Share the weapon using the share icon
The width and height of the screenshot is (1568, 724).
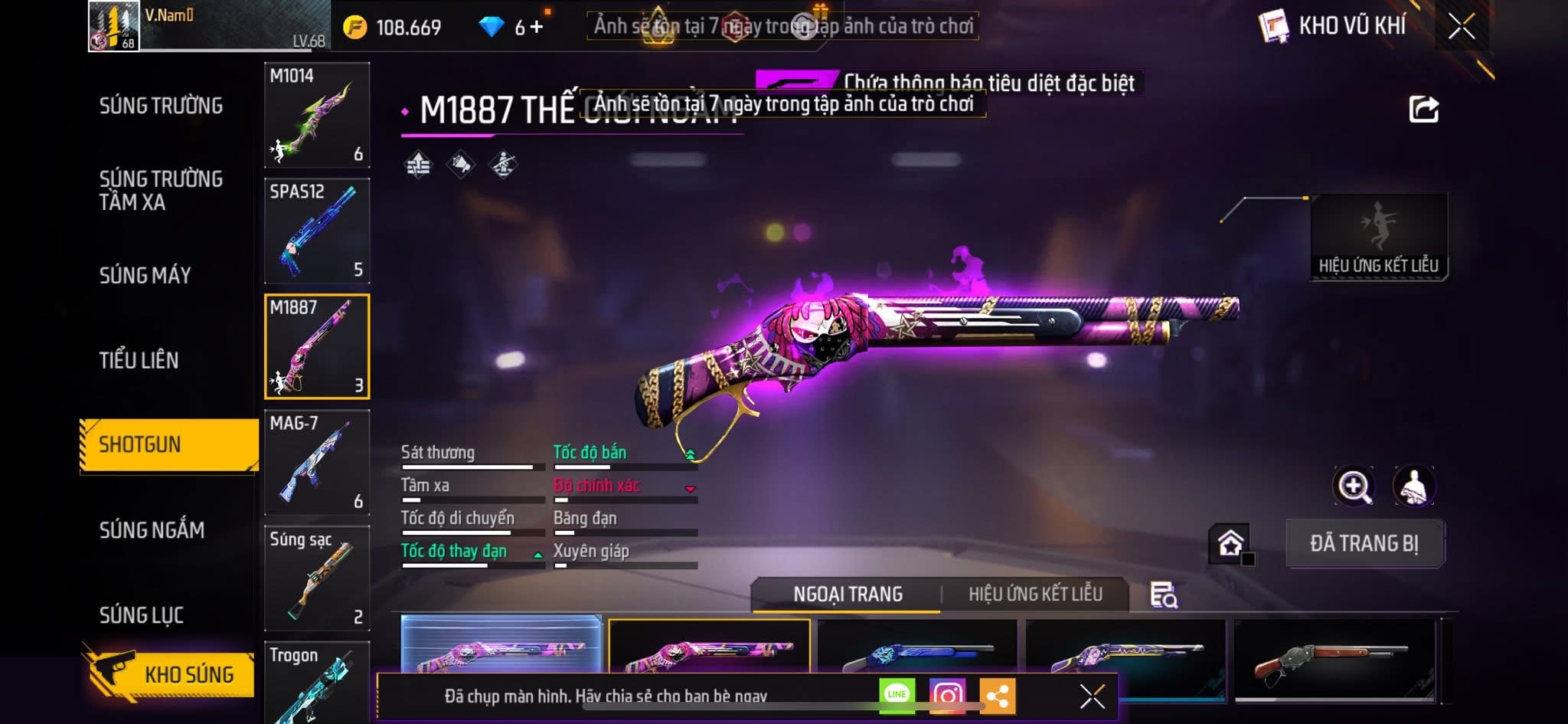1423,110
